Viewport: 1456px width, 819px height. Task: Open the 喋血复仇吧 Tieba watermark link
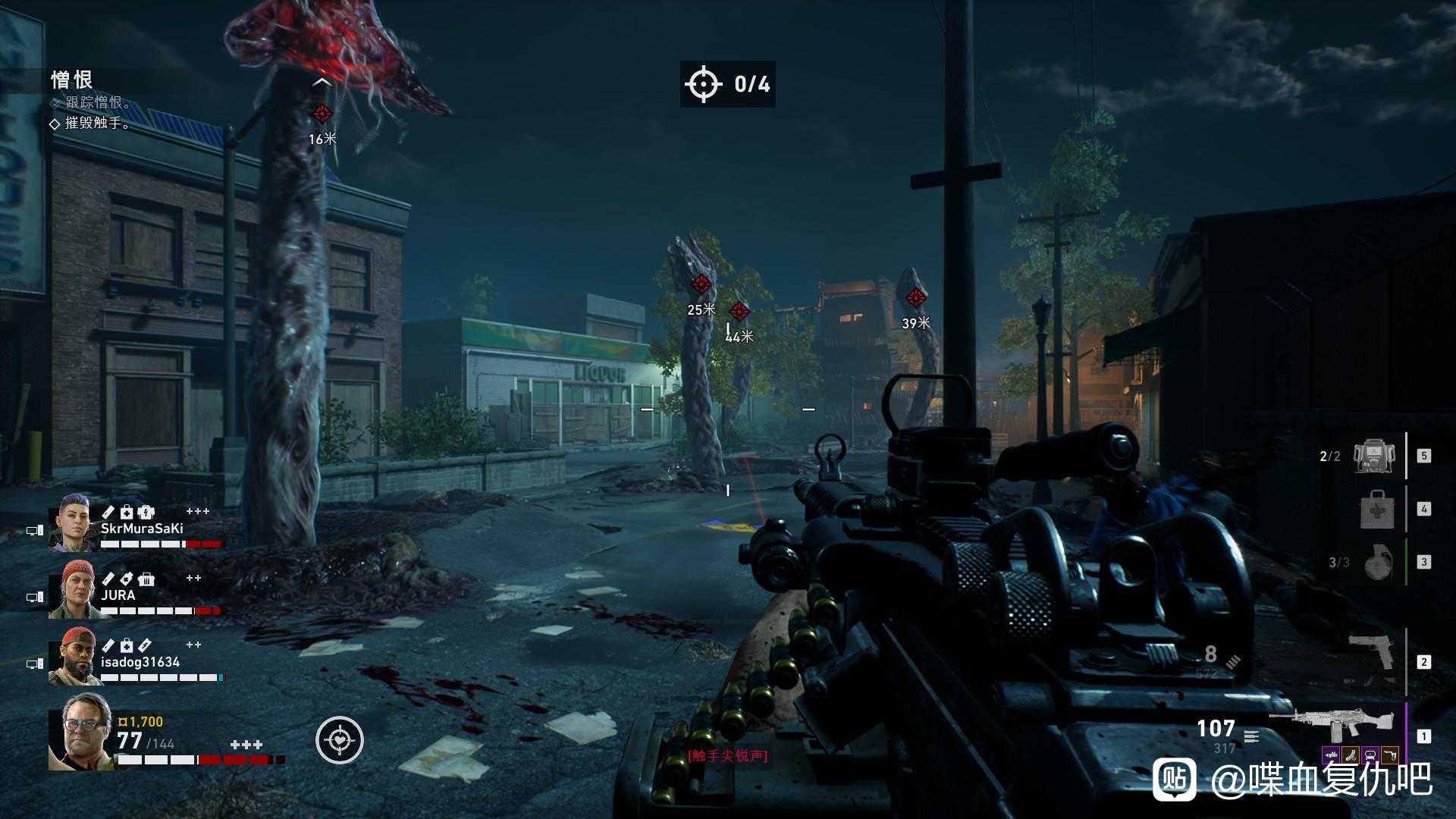[x=1292, y=778]
